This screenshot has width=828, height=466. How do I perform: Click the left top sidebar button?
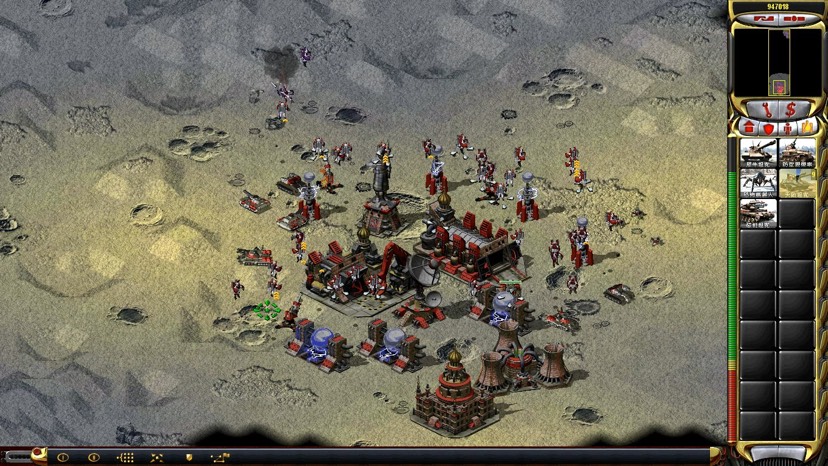point(763,18)
